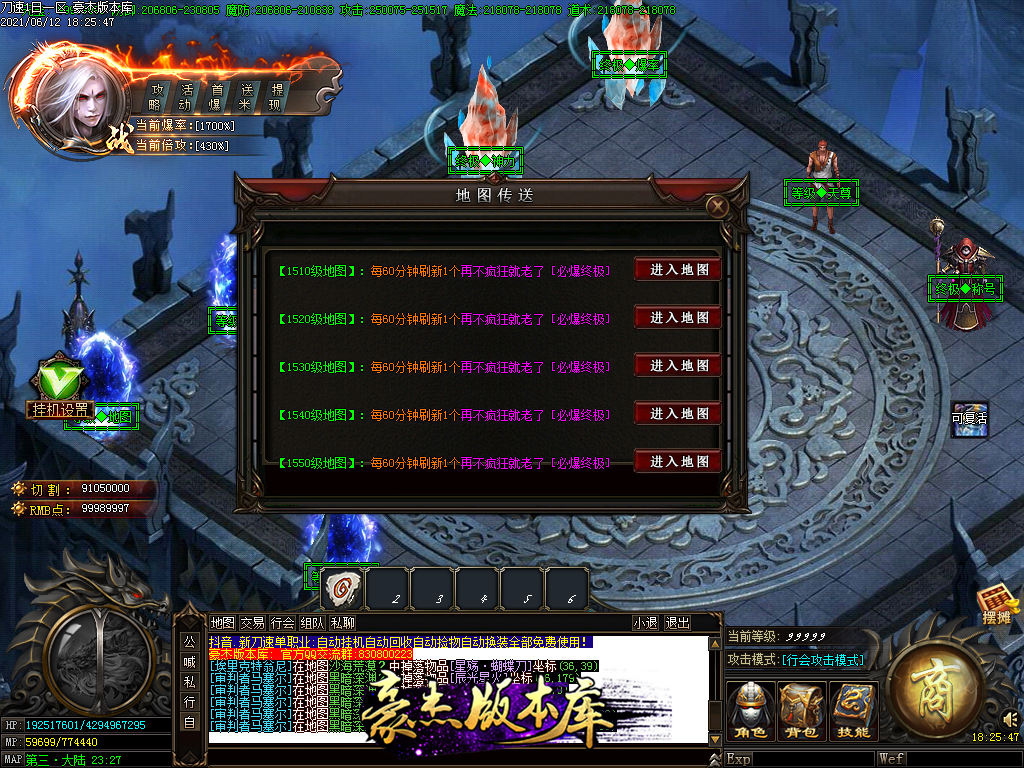This screenshot has height=768, width=1024.
Task: Click the 退出 exit button
Action: 677,623
